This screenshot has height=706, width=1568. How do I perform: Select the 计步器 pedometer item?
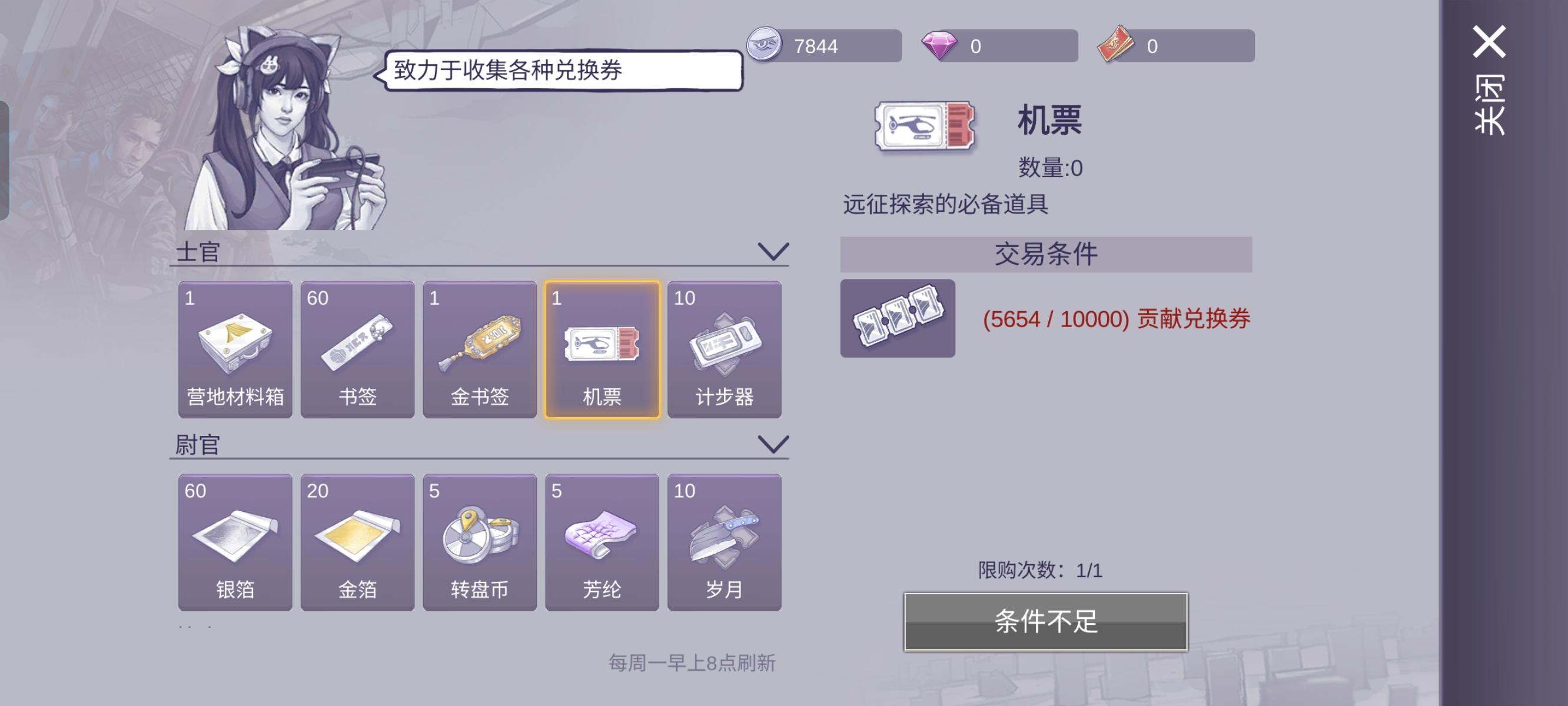(x=725, y=350)
